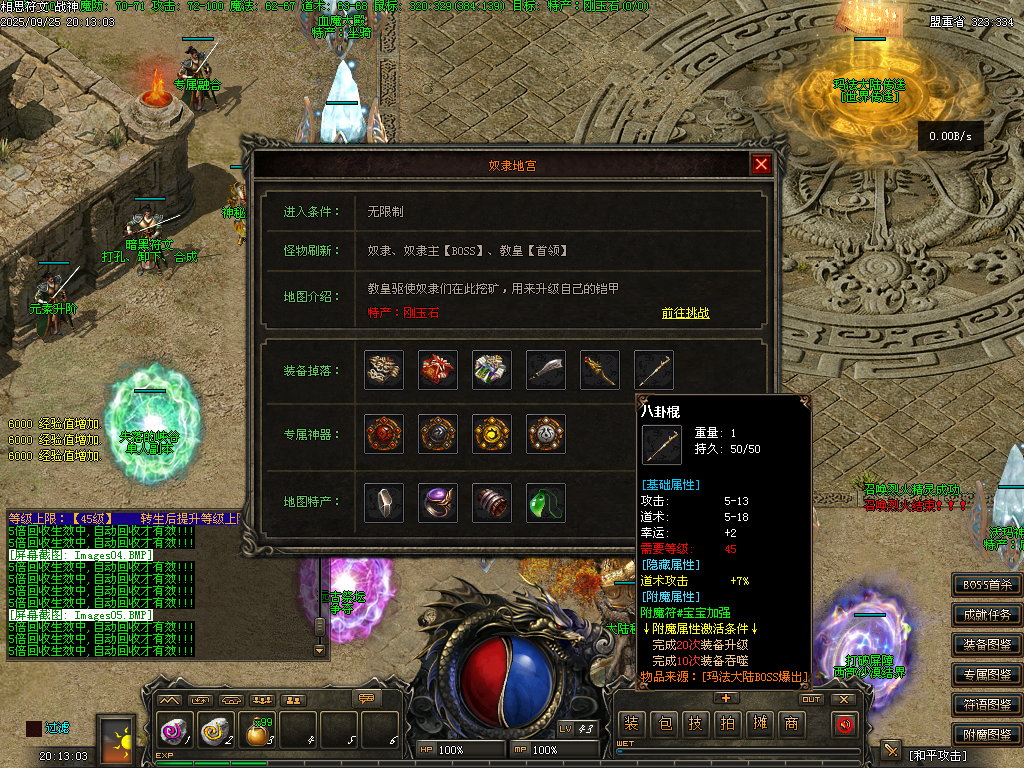Open the 包 bag inventory
Screen dimensions: 1024x768
pos(664,724)
